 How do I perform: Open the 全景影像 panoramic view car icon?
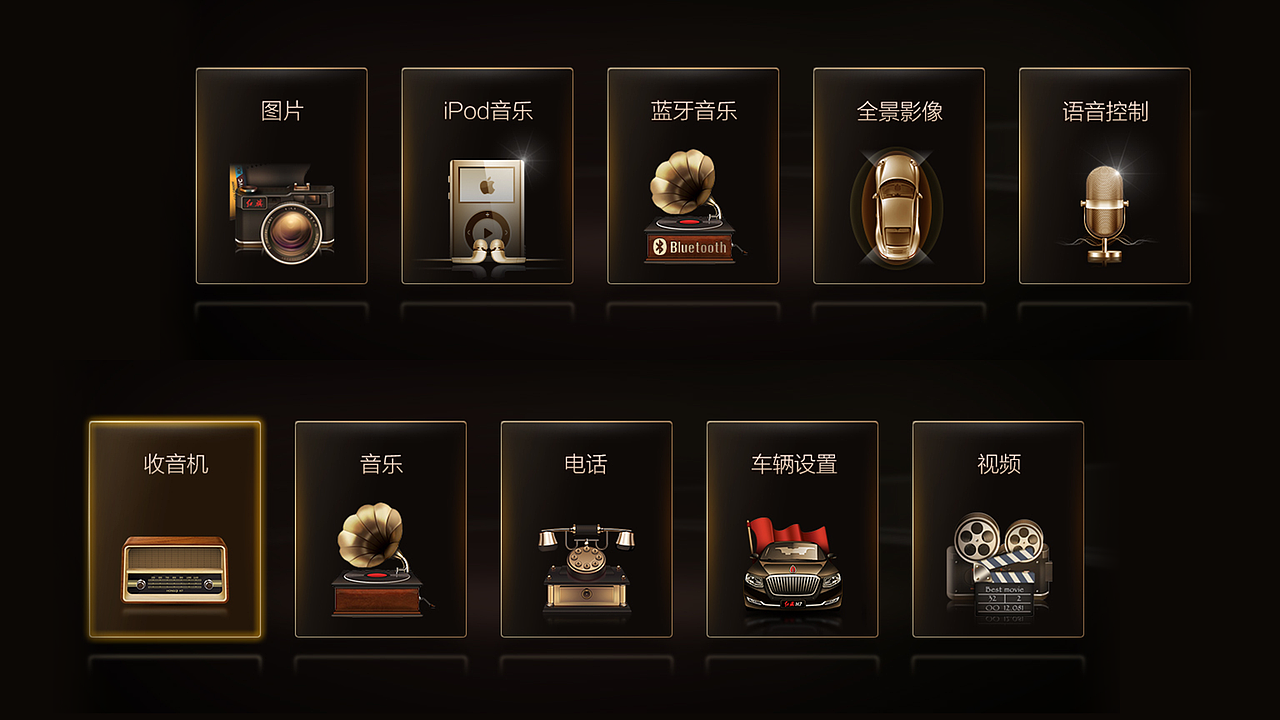897,205
